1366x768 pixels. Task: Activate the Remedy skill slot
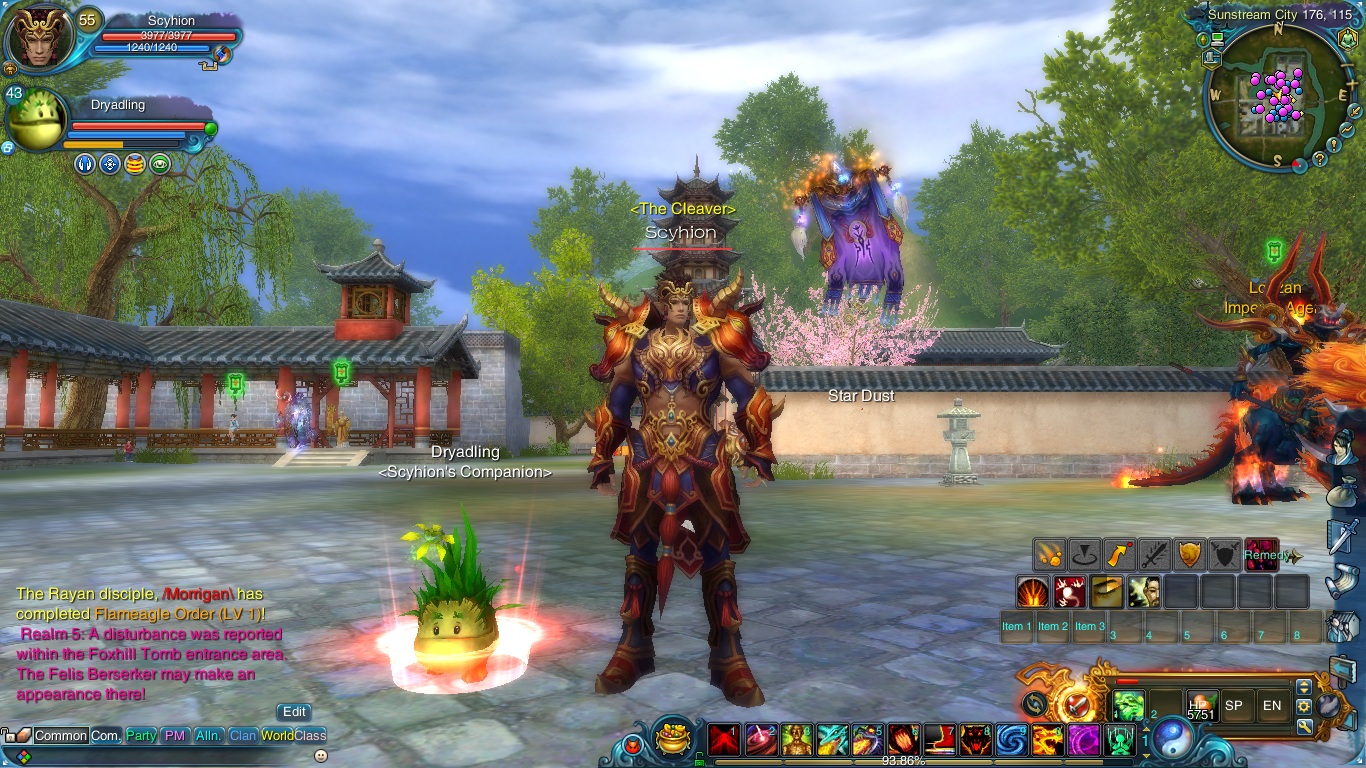click(1262, 554)
